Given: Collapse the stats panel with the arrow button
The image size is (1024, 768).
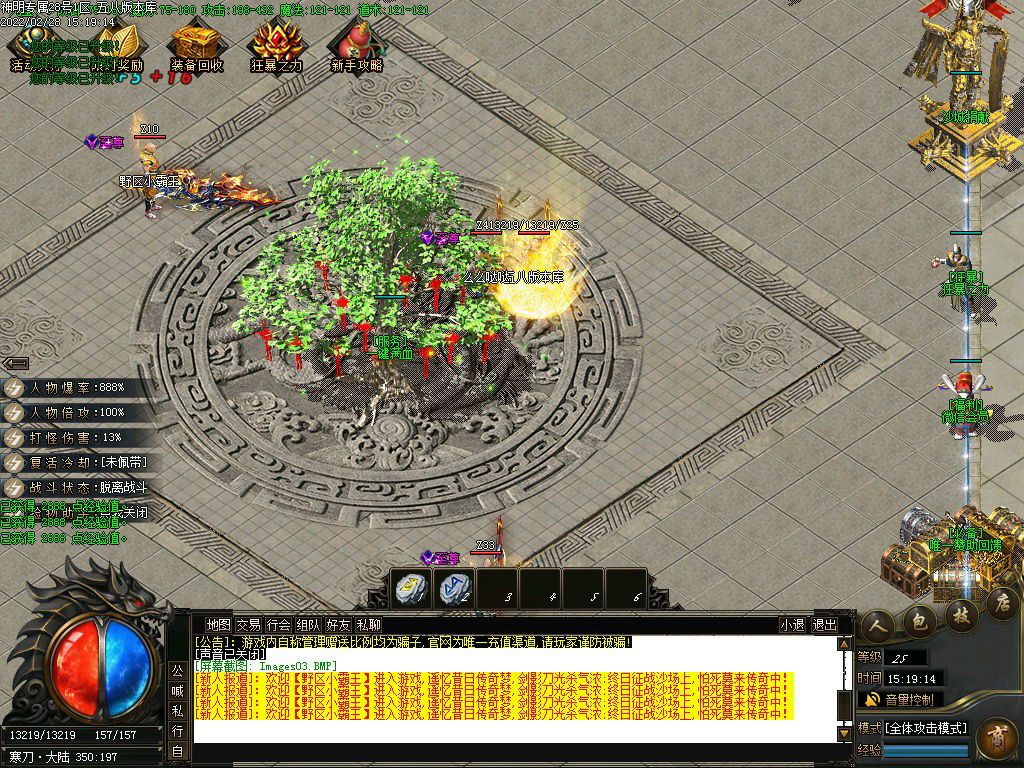Looking at the screenshot, I should click(x=15, y=363).
